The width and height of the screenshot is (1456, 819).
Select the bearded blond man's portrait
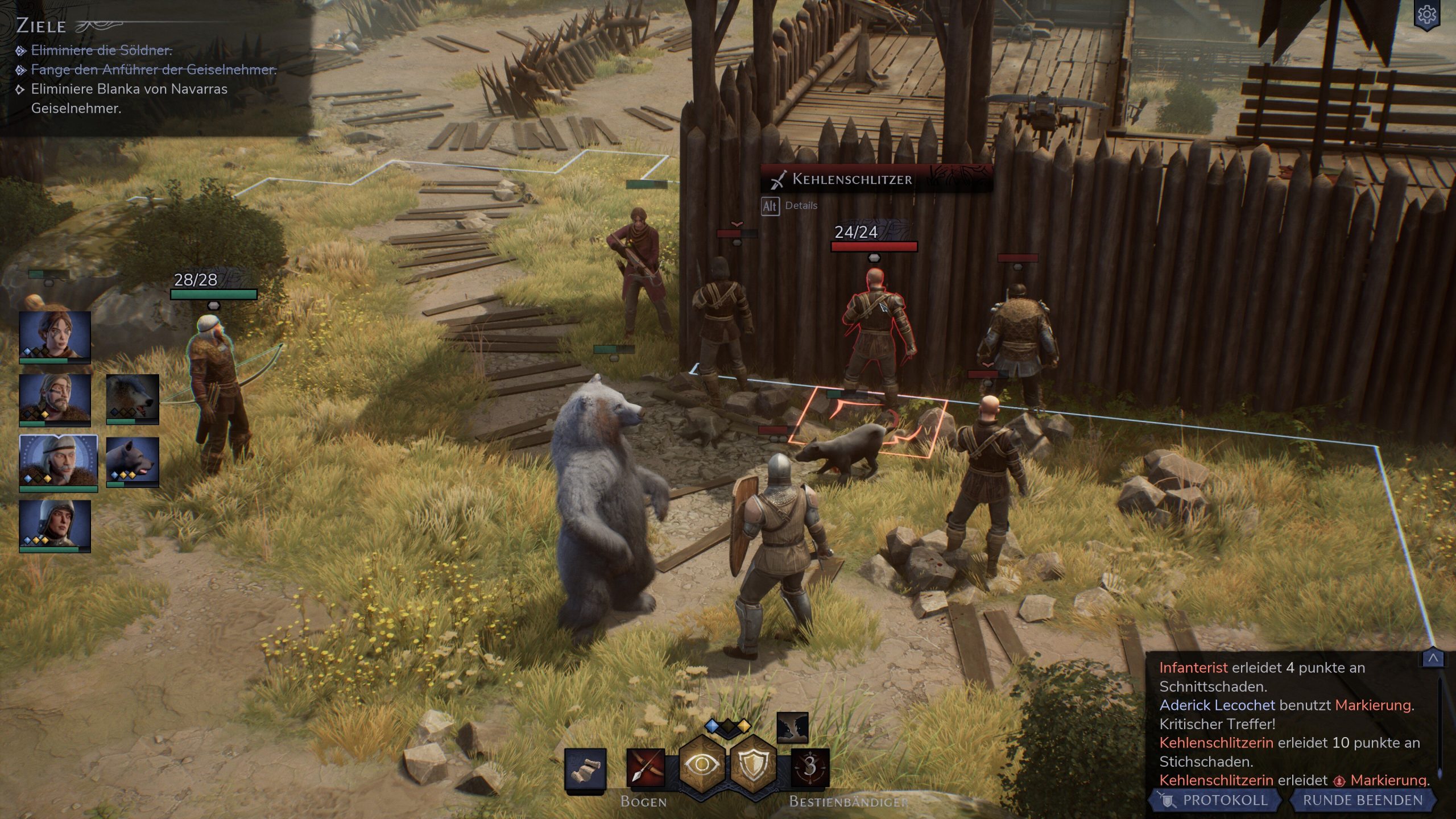point(55,398)
